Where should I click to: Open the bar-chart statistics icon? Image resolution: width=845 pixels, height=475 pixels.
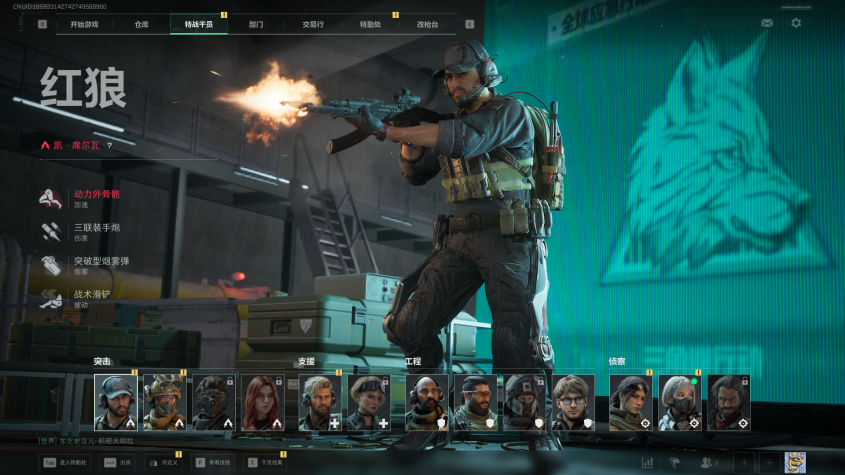(x=647, y=463)
